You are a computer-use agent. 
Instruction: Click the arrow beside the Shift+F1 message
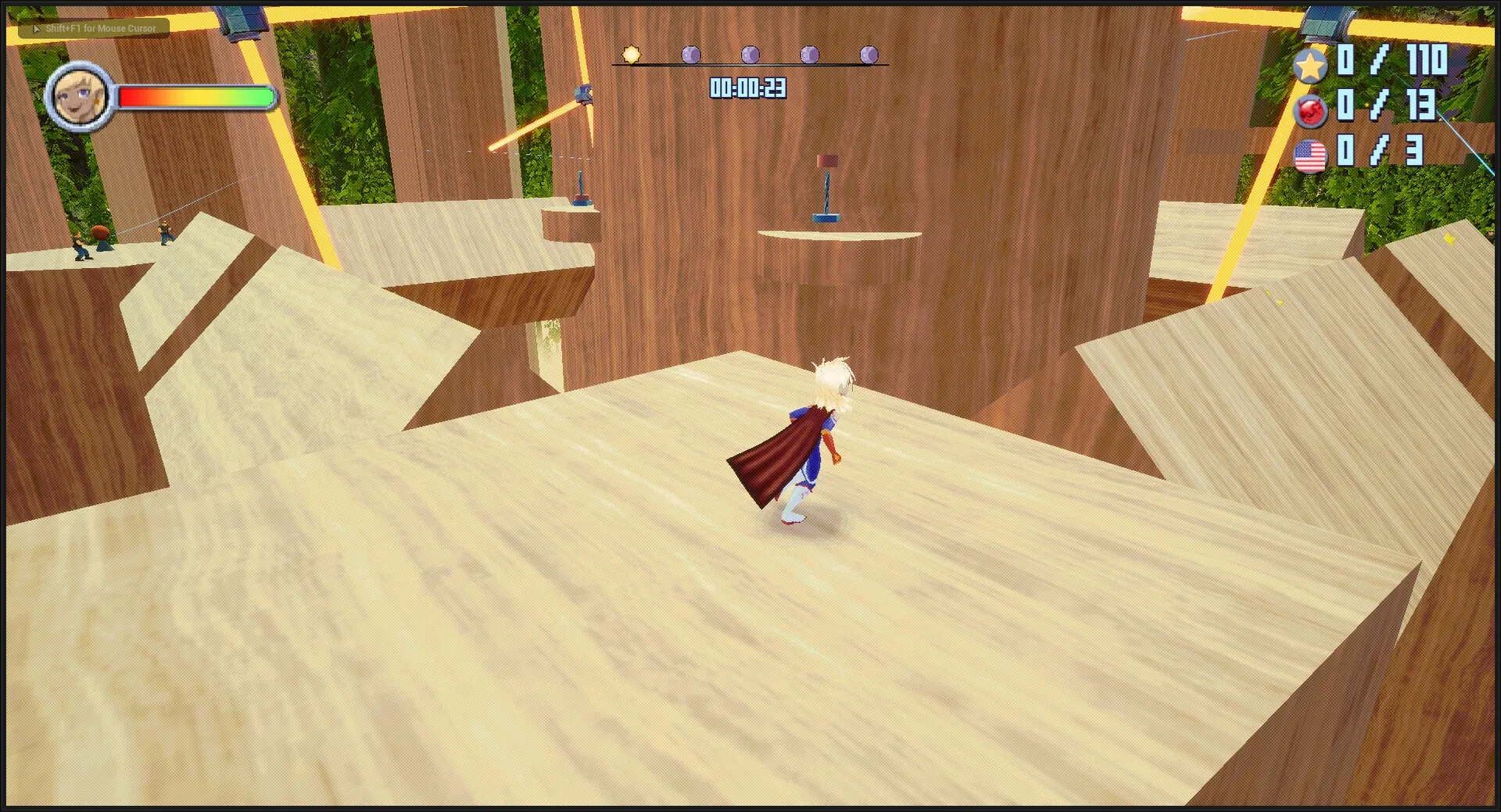coord(37,28)
